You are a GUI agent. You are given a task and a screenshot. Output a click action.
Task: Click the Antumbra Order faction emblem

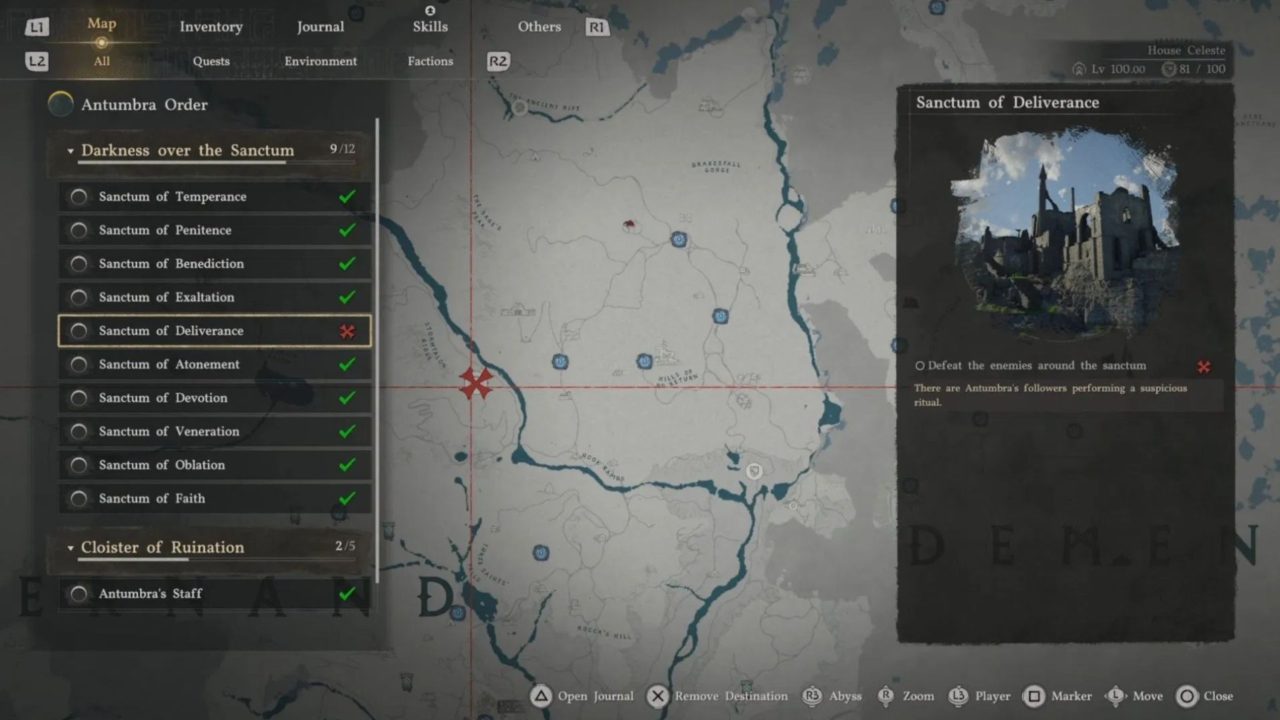[60, 103]
